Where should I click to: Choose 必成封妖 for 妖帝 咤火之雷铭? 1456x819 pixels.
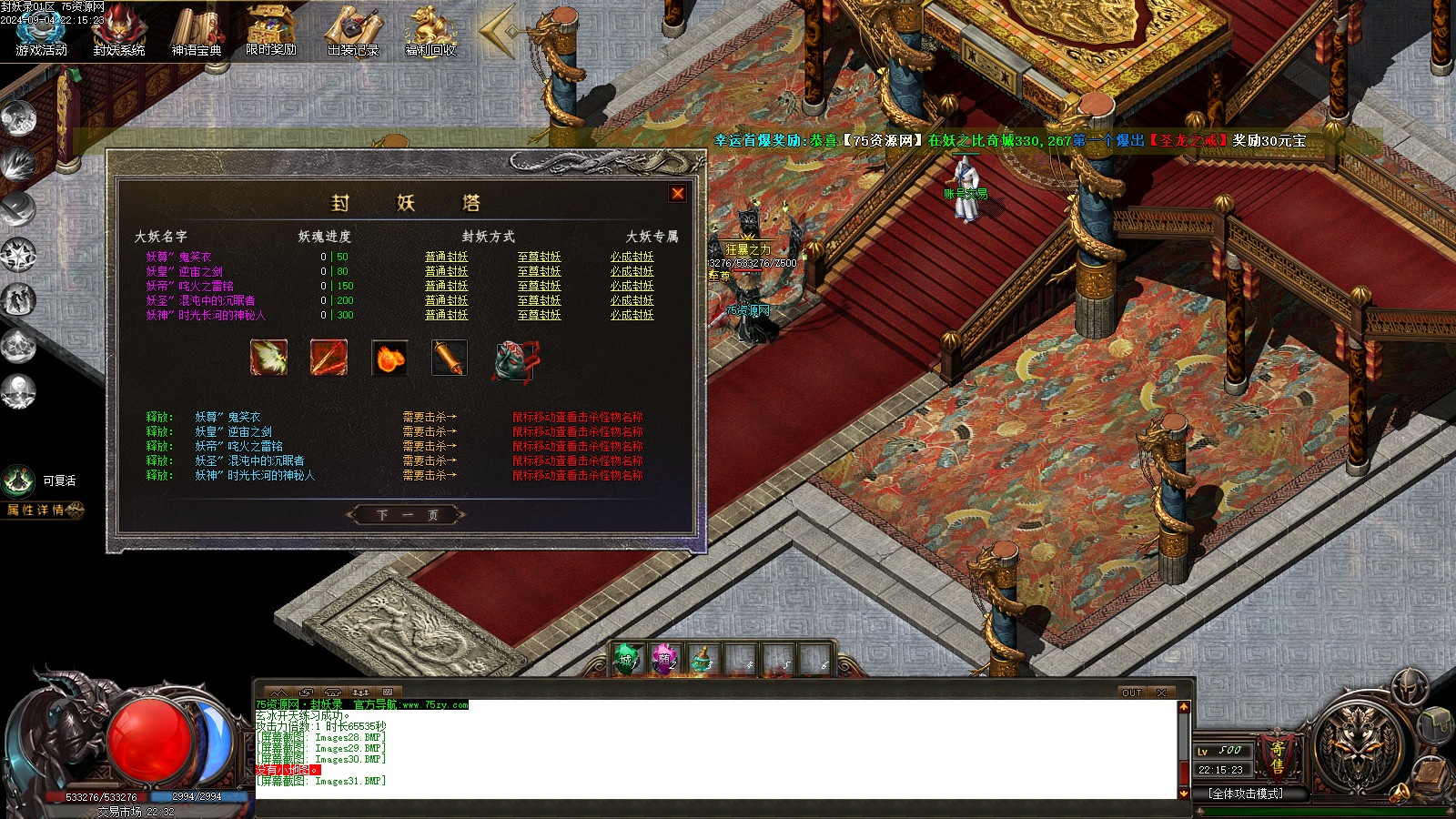pyautogui.click(x=632, y=286)
